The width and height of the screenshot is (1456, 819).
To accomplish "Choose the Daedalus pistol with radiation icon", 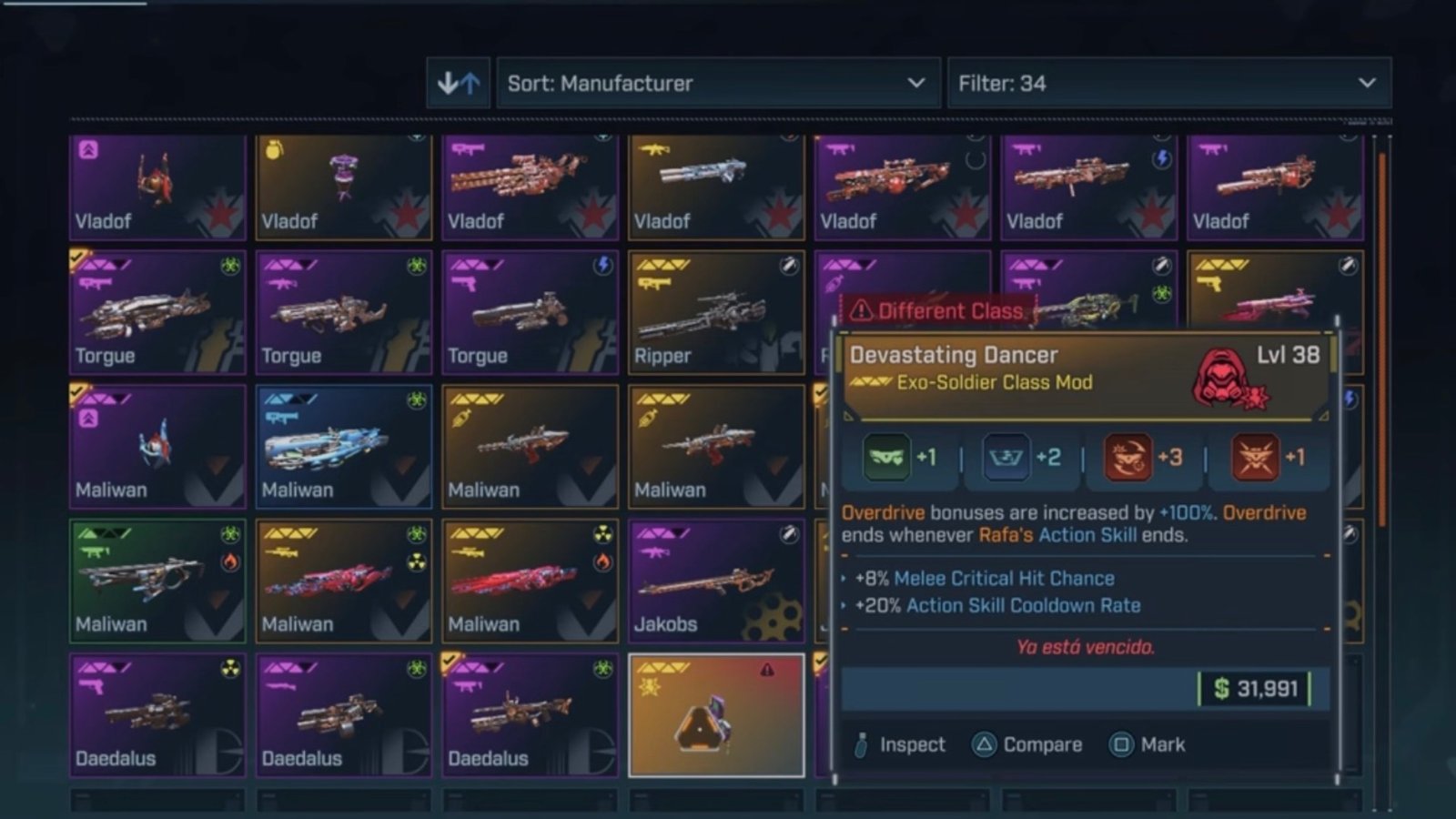I will pos(157,715).
